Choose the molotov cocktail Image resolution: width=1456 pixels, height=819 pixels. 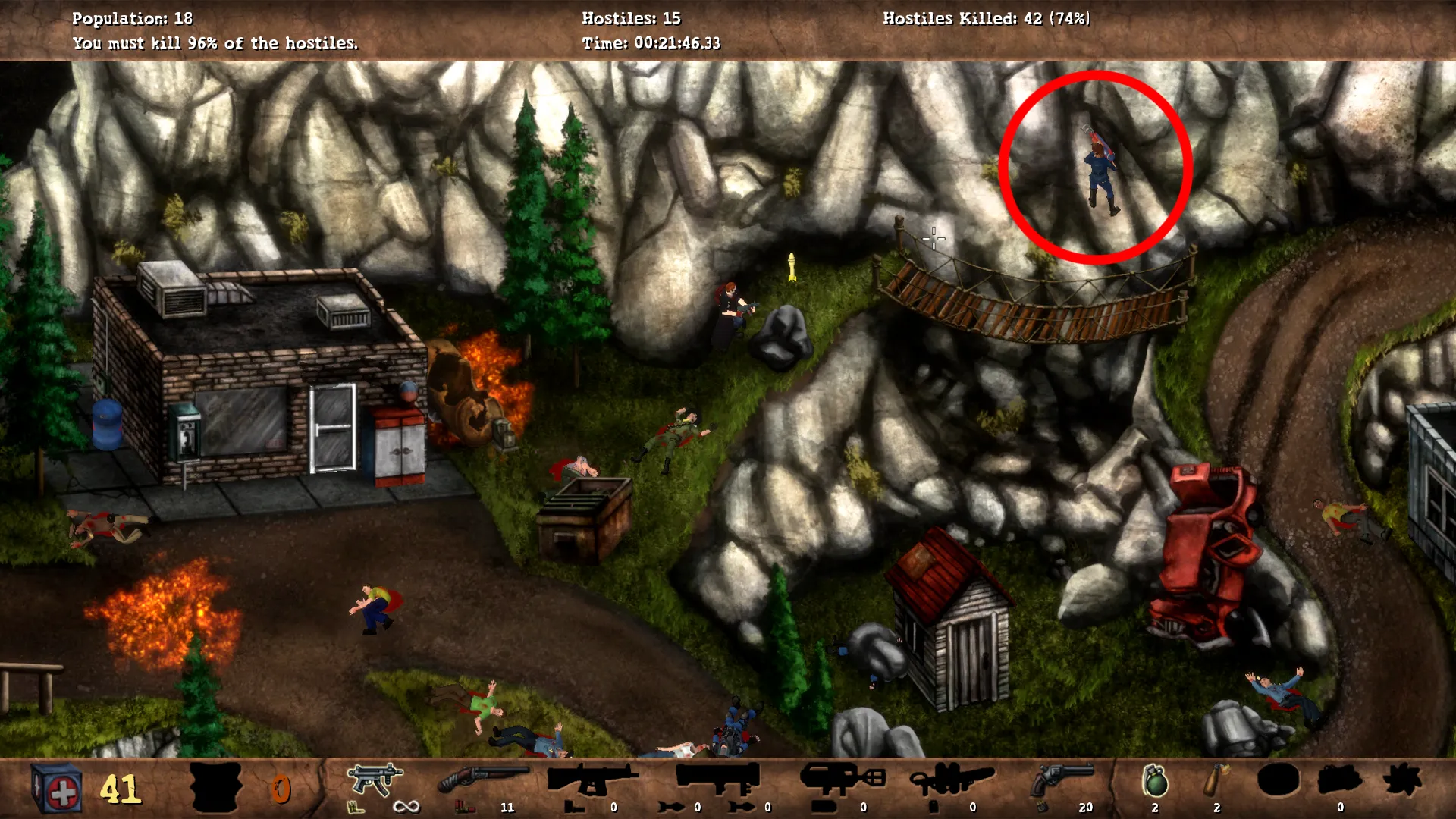(x=1216, y=781)
